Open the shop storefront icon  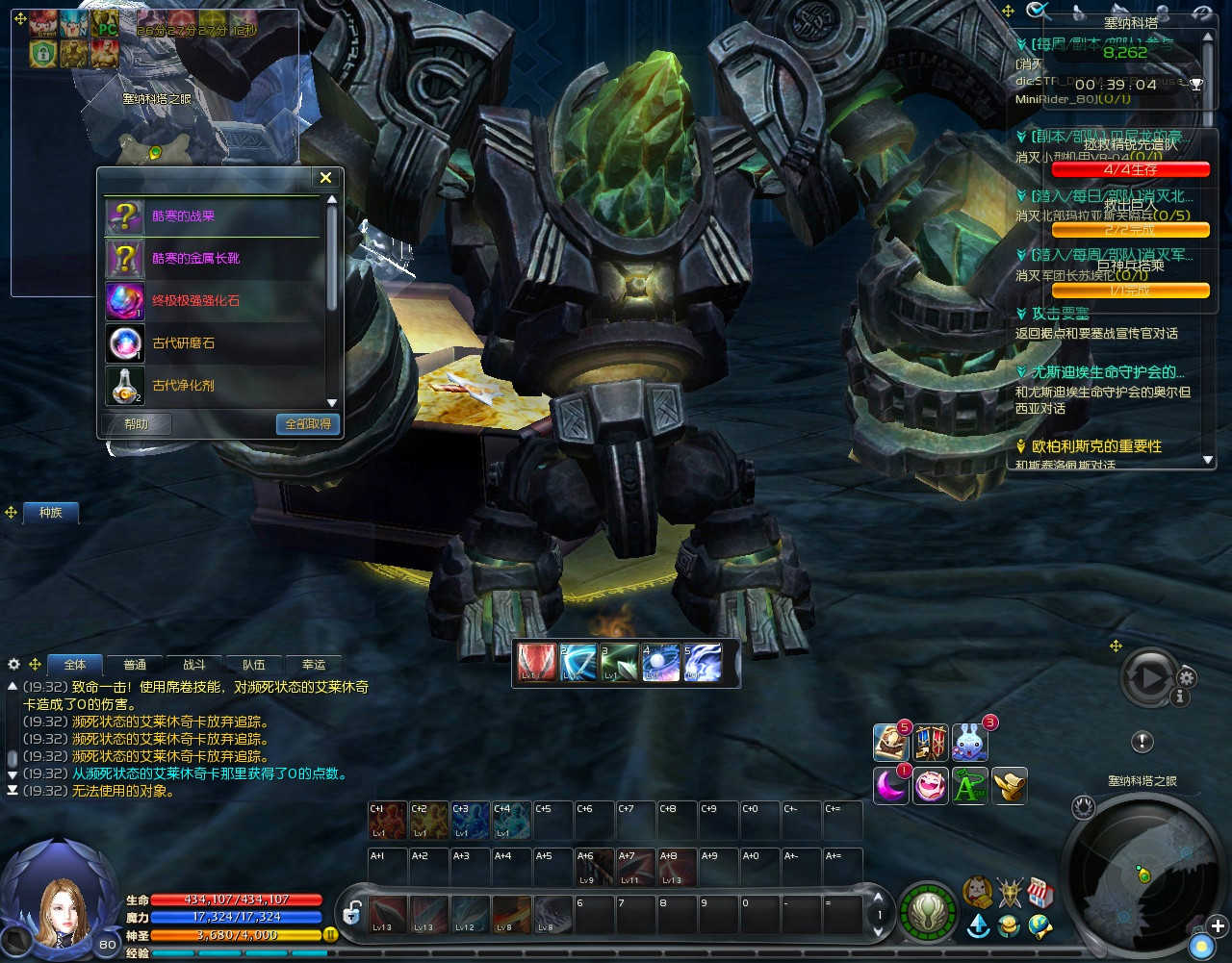tap(1040, 893)
